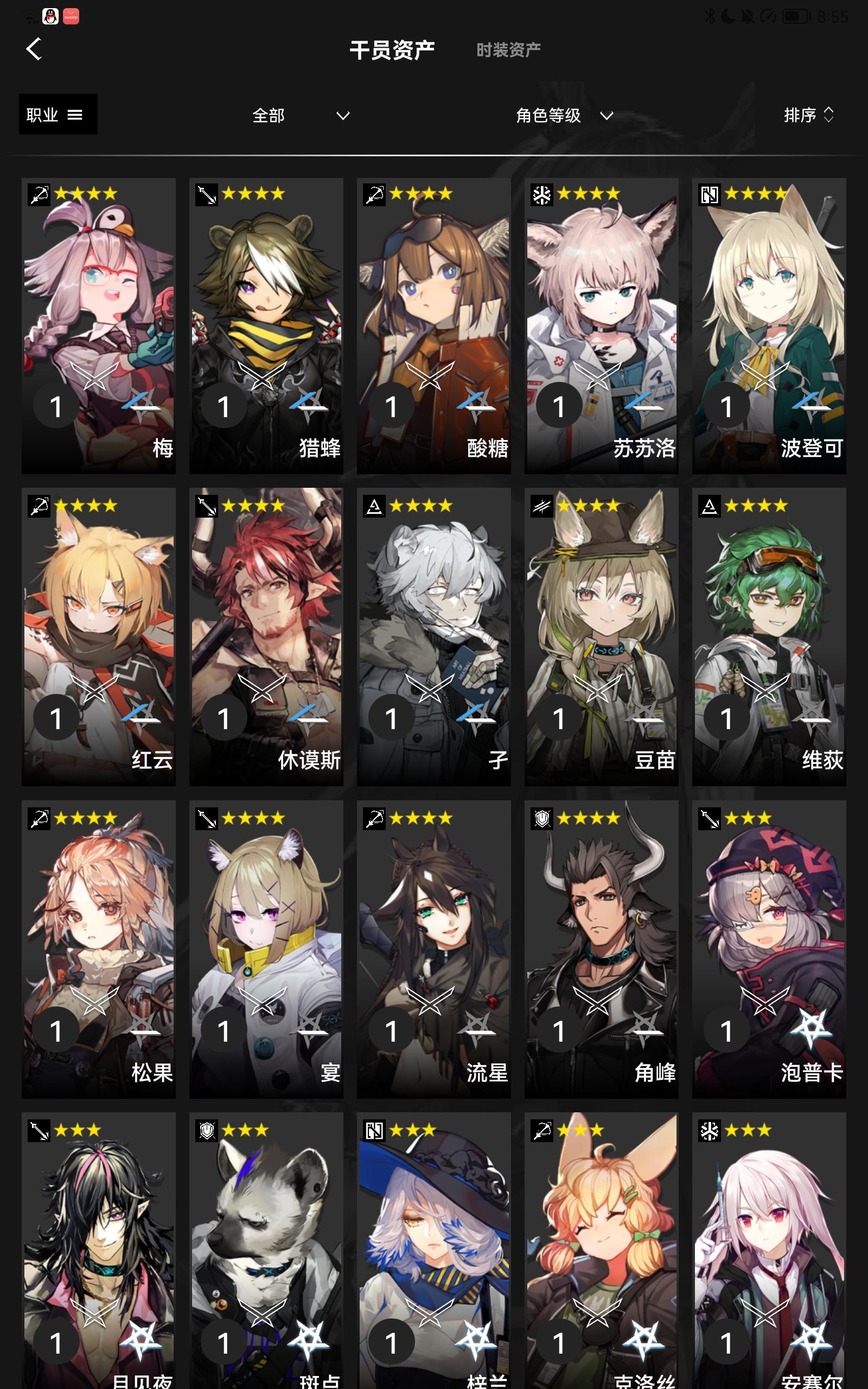868x1389 pixels.
Task: Select the sniper class icon on 梅's card
Action: [x=39, y=194]
